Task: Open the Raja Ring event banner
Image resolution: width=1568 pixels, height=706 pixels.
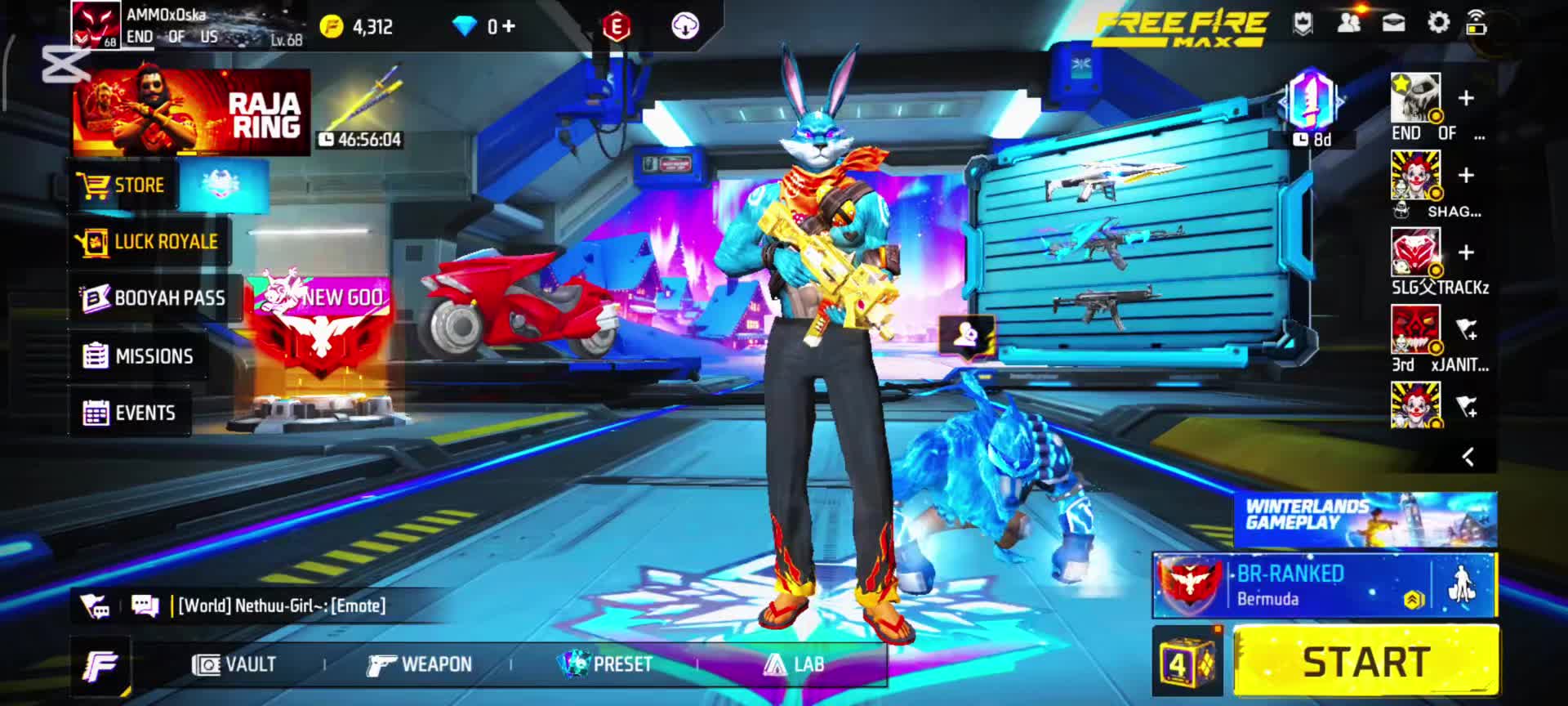Action: [191, 112]
